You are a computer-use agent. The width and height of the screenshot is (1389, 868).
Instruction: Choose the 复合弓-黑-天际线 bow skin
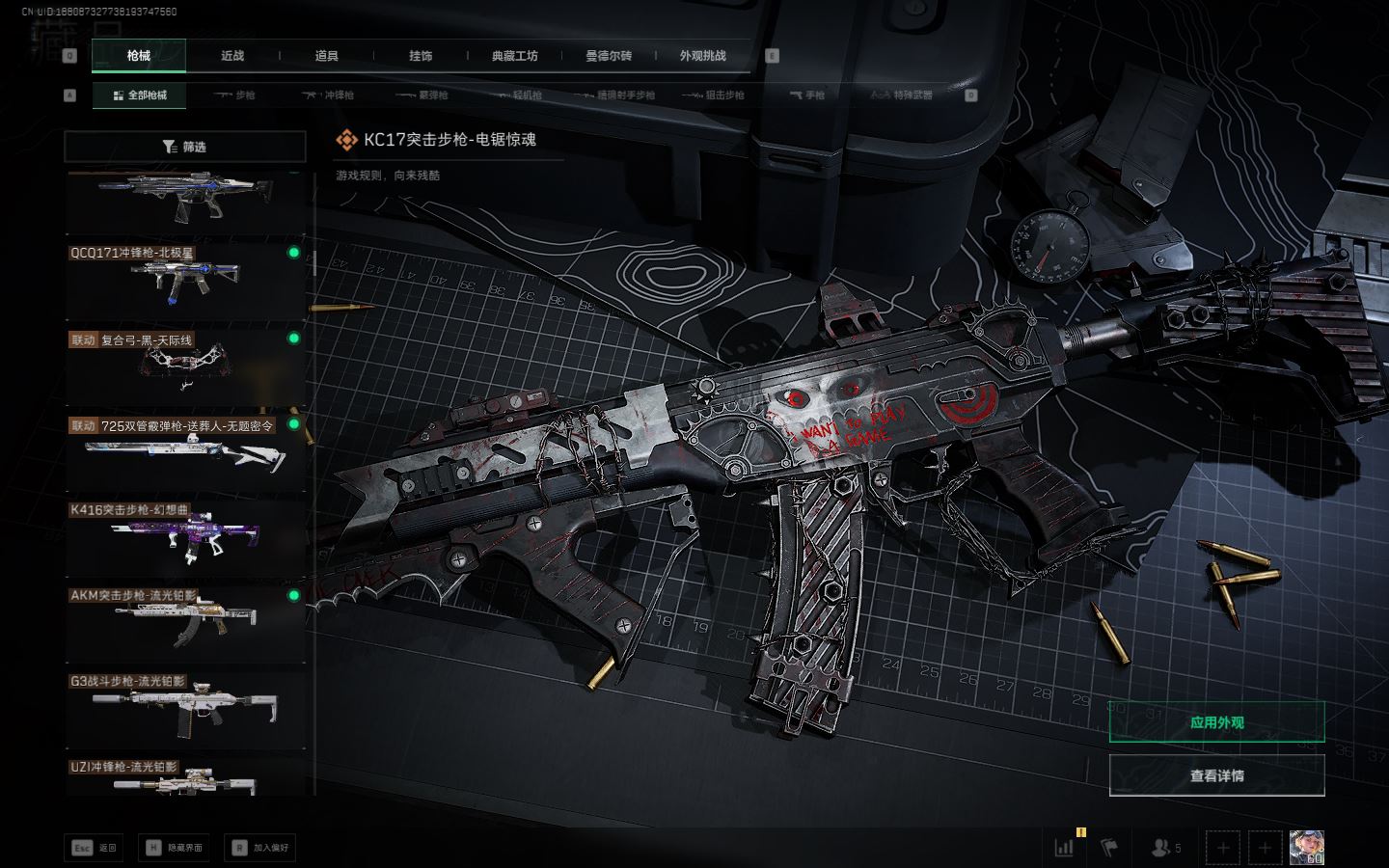tap(185, 366)
